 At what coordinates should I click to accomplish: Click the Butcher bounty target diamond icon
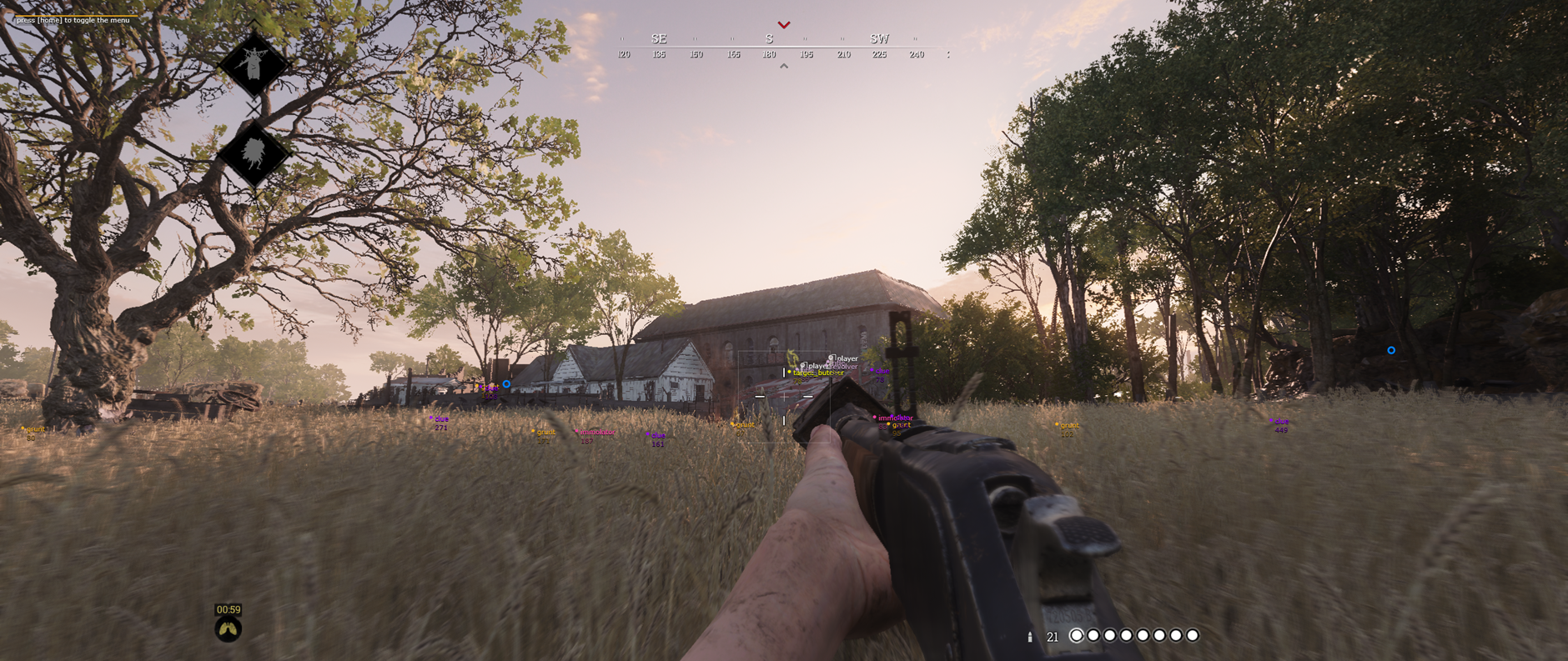pyautogui.click(x=253, y=64)
